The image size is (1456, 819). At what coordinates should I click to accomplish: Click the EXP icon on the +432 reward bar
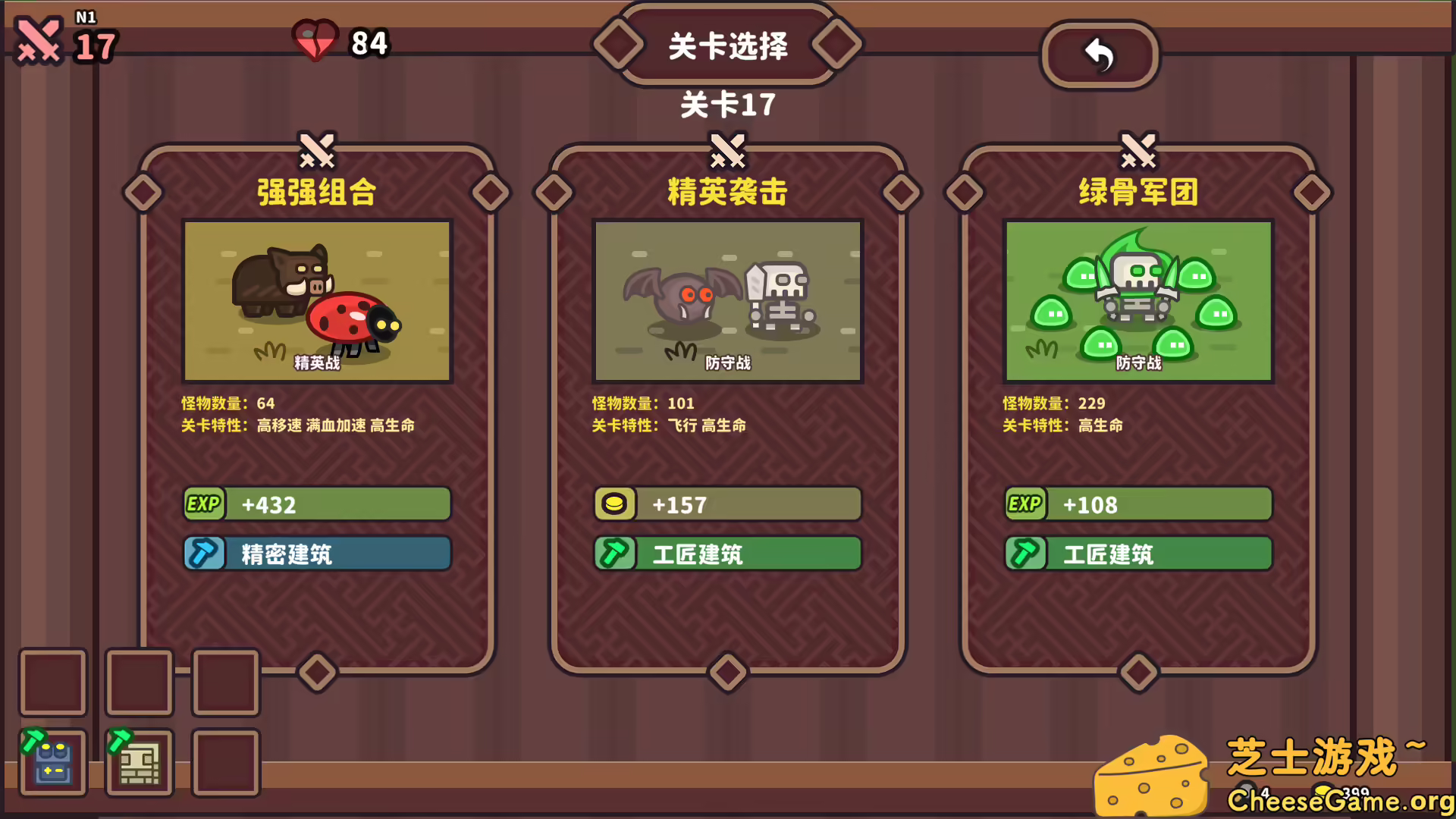[203, 504]
